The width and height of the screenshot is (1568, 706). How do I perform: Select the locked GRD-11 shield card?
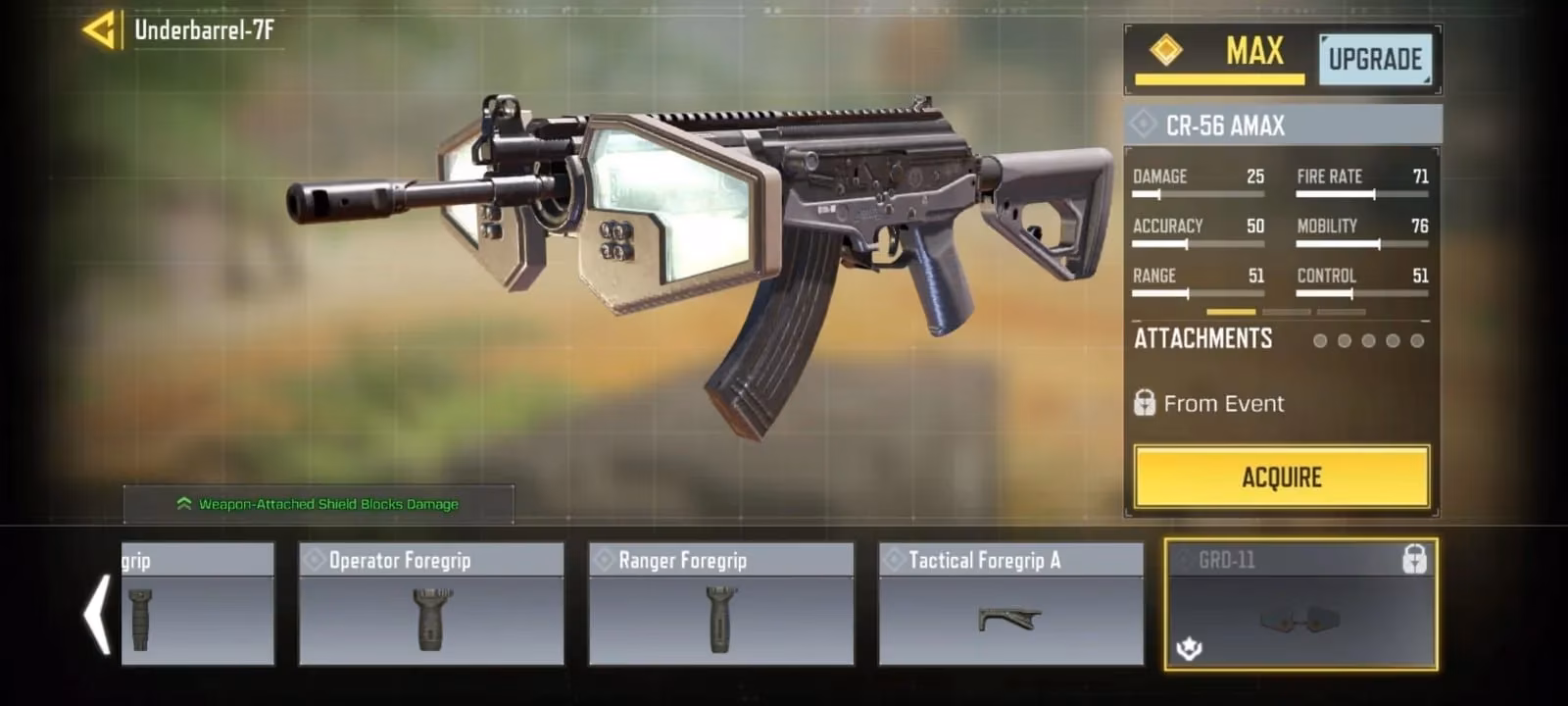pyautogui.click(x=1300, y=604)
